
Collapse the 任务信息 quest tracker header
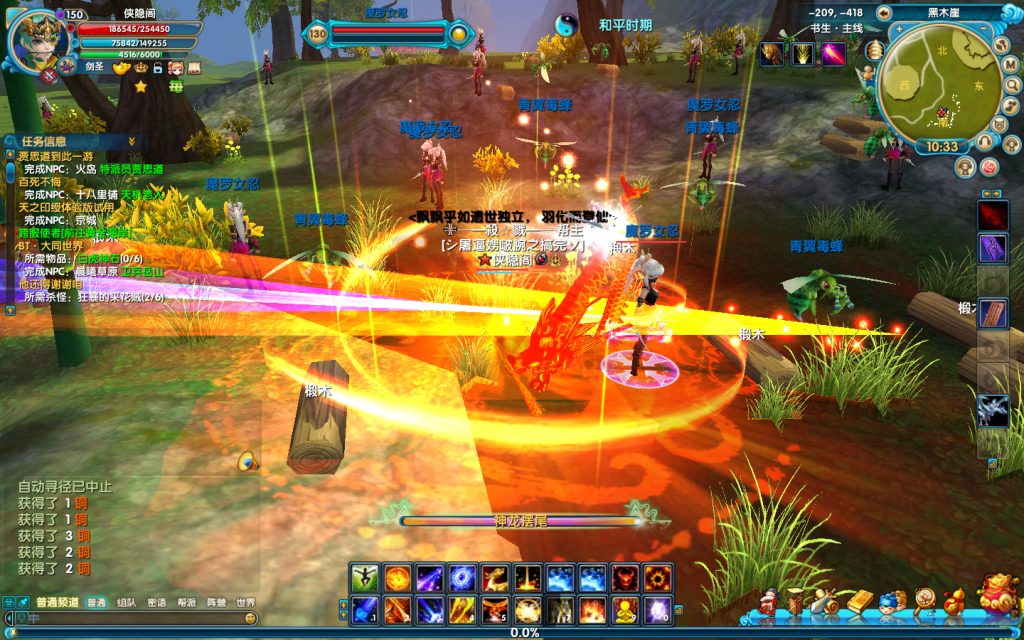[x=132, y=141]
